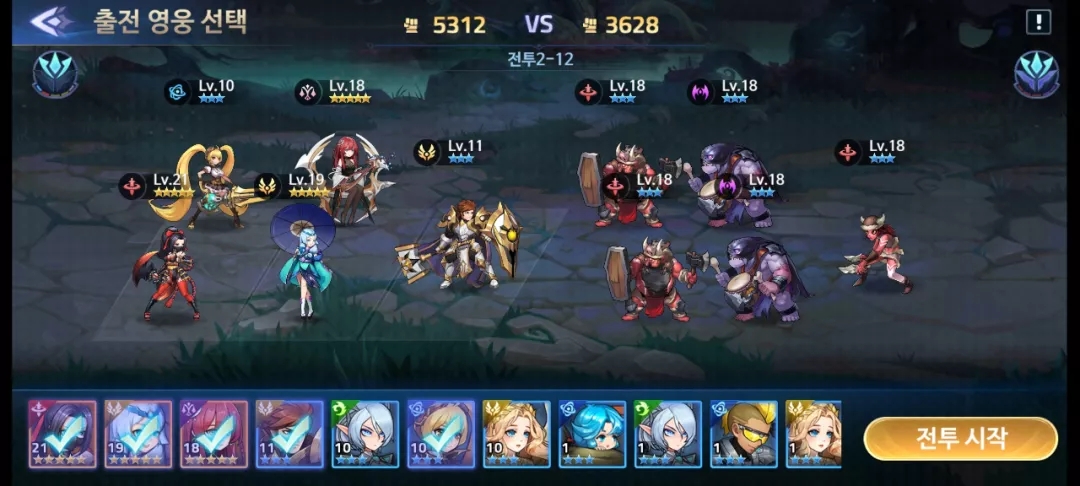Deselect the level 21 hero portrait
The image size is (1080, 486).
[x=62, y=435]
